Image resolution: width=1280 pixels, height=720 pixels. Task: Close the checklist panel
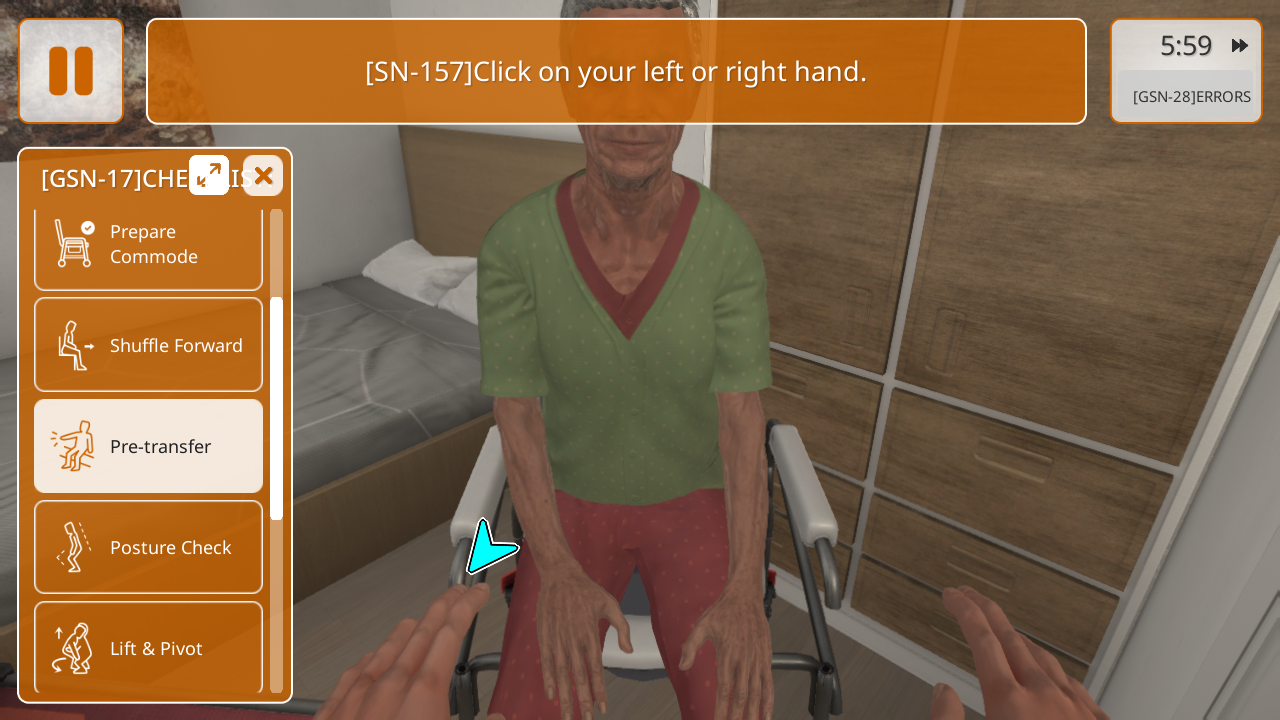coord(263,176)
